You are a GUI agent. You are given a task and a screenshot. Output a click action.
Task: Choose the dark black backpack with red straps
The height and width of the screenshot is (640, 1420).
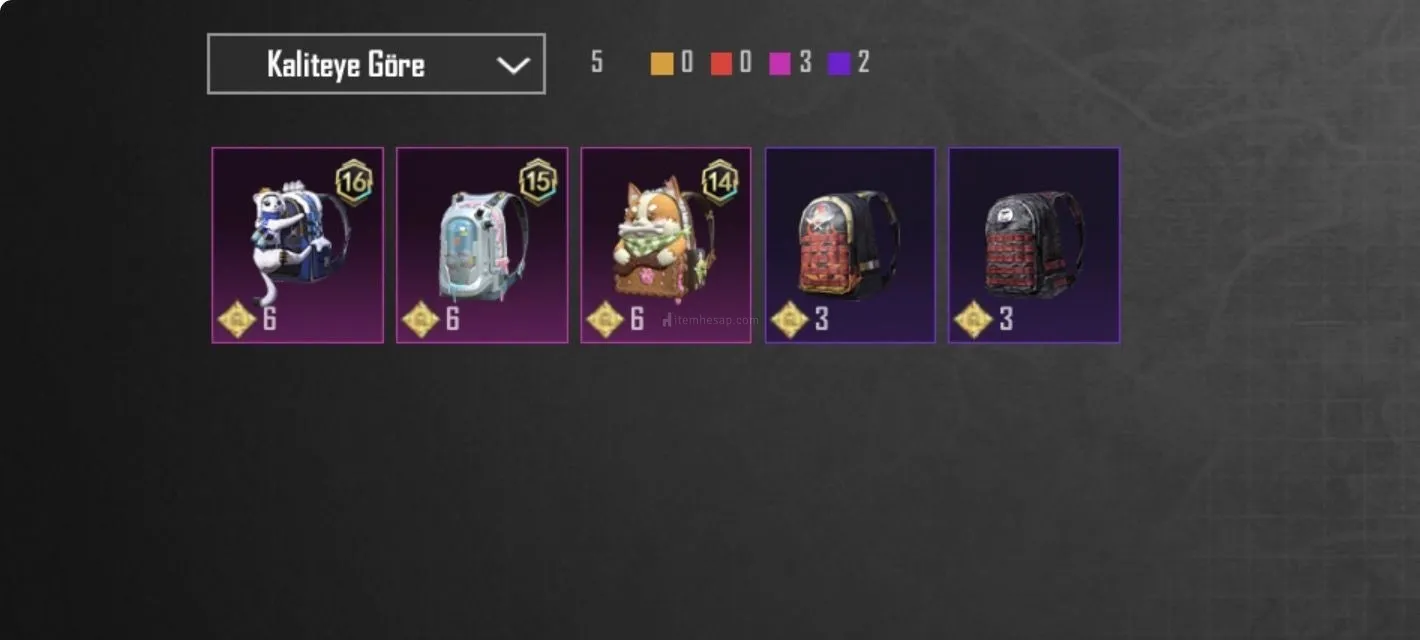(x=1034, y=245)
